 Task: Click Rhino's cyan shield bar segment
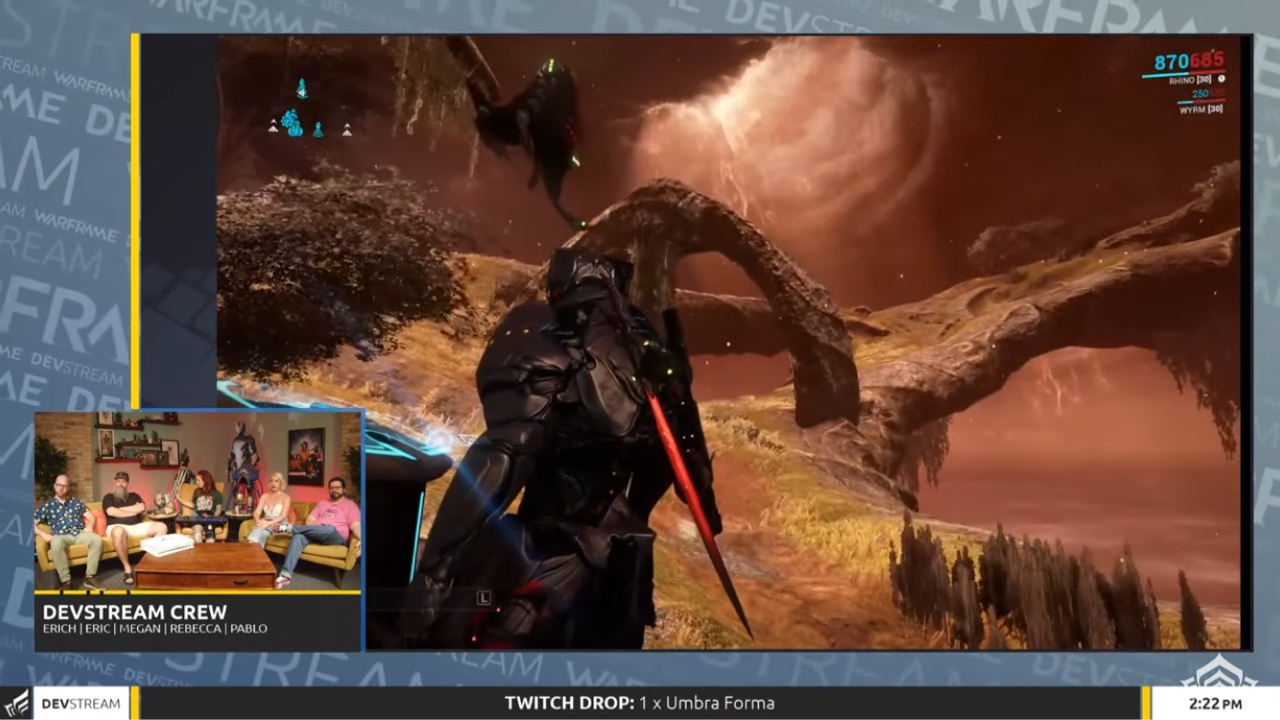[x=1165, y=73]
